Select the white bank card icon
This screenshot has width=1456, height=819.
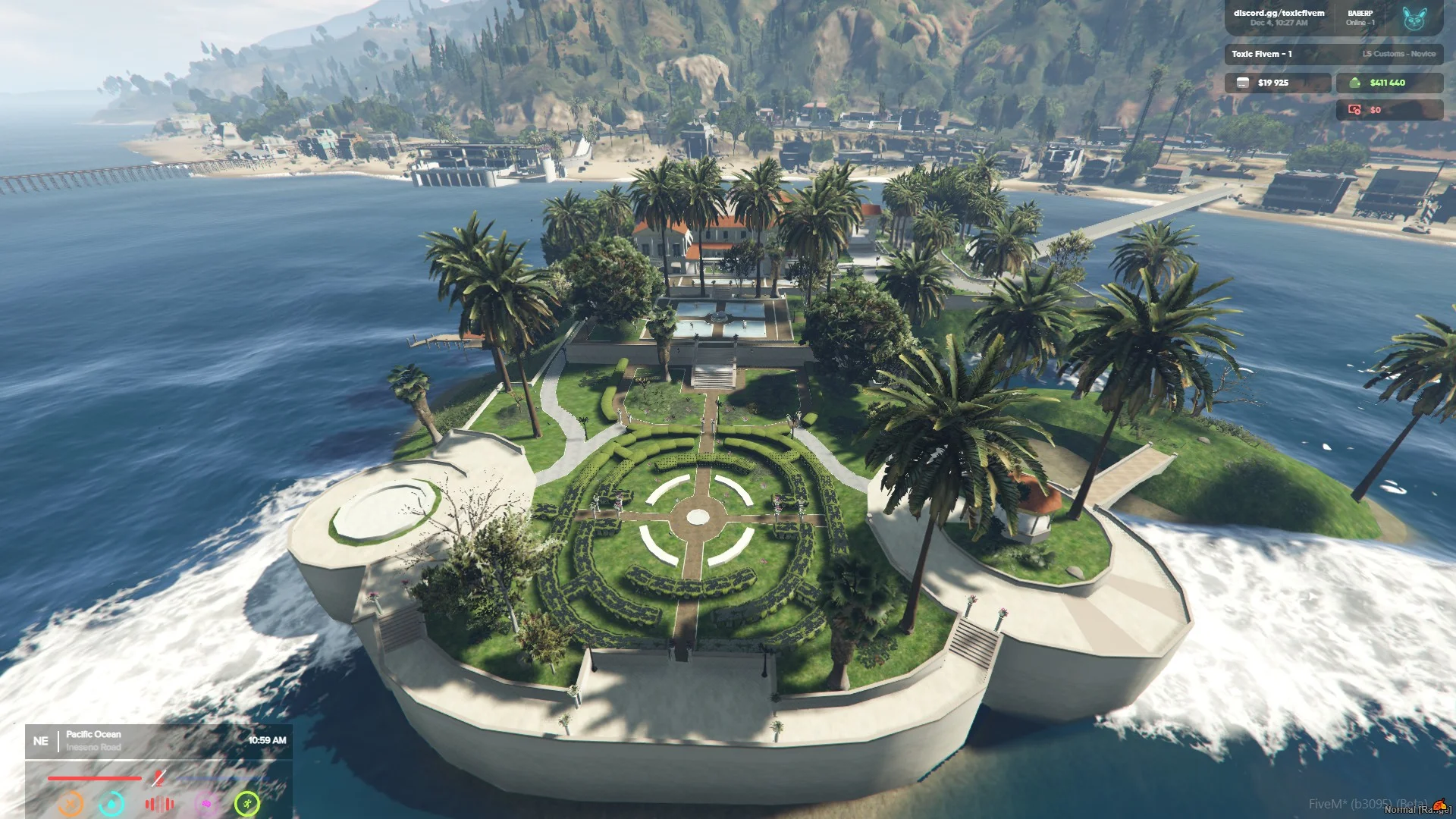(x=1243, y=83)
